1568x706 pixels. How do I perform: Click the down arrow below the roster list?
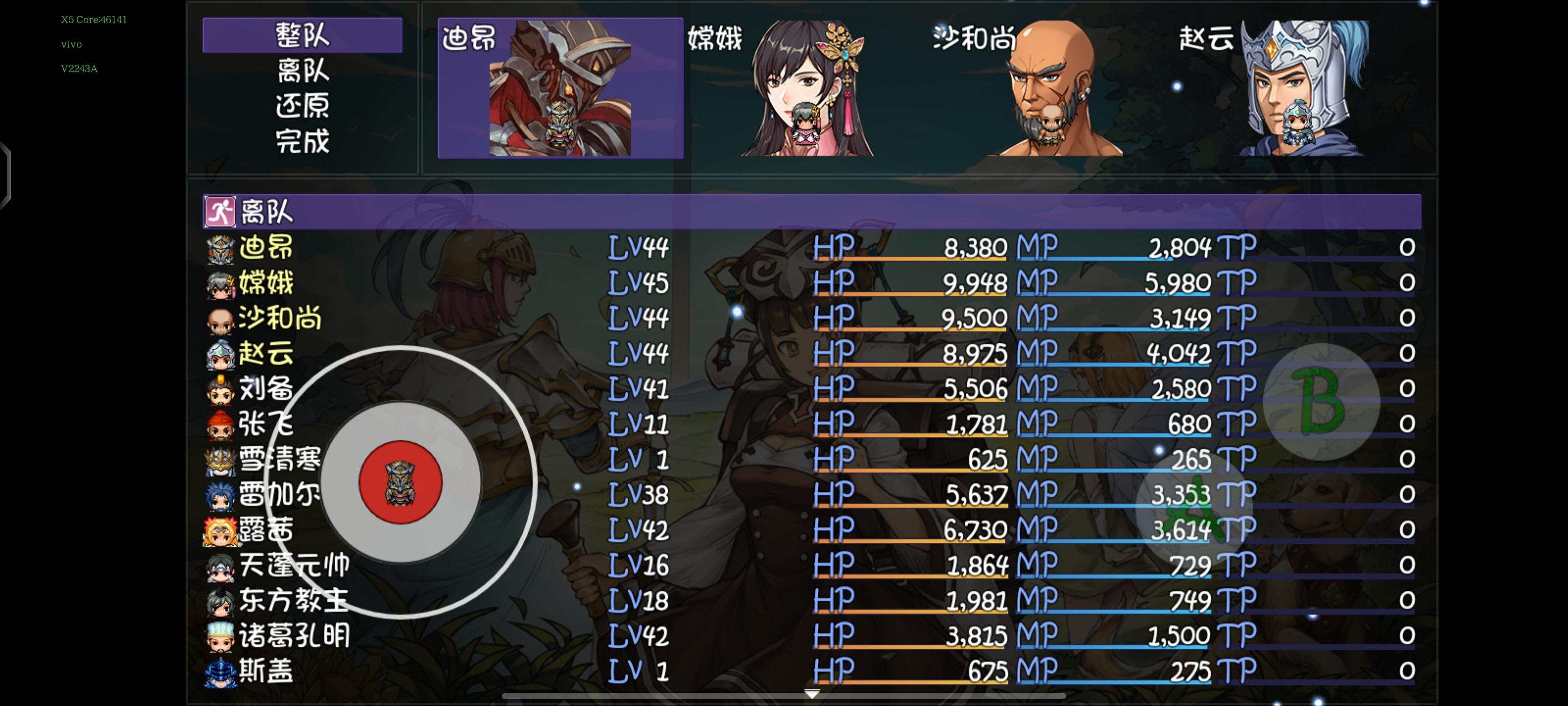click(812, 693)
